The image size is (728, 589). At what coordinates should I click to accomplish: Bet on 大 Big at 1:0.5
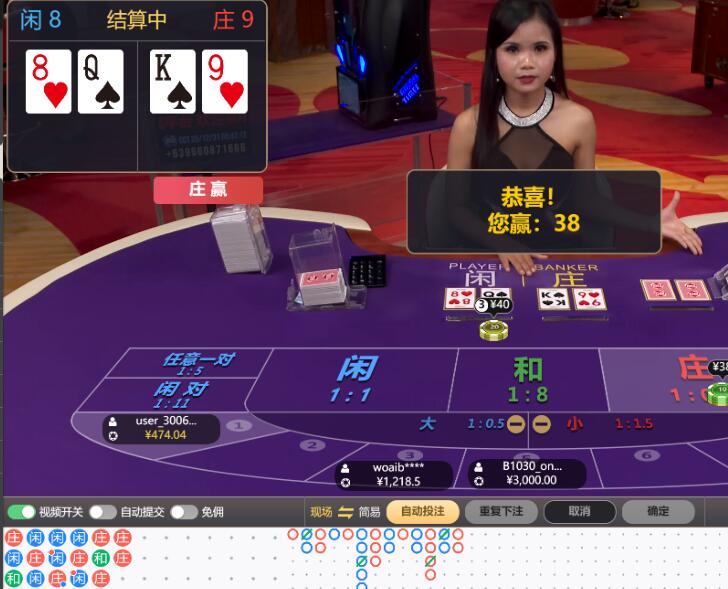(x=462, y=424)
